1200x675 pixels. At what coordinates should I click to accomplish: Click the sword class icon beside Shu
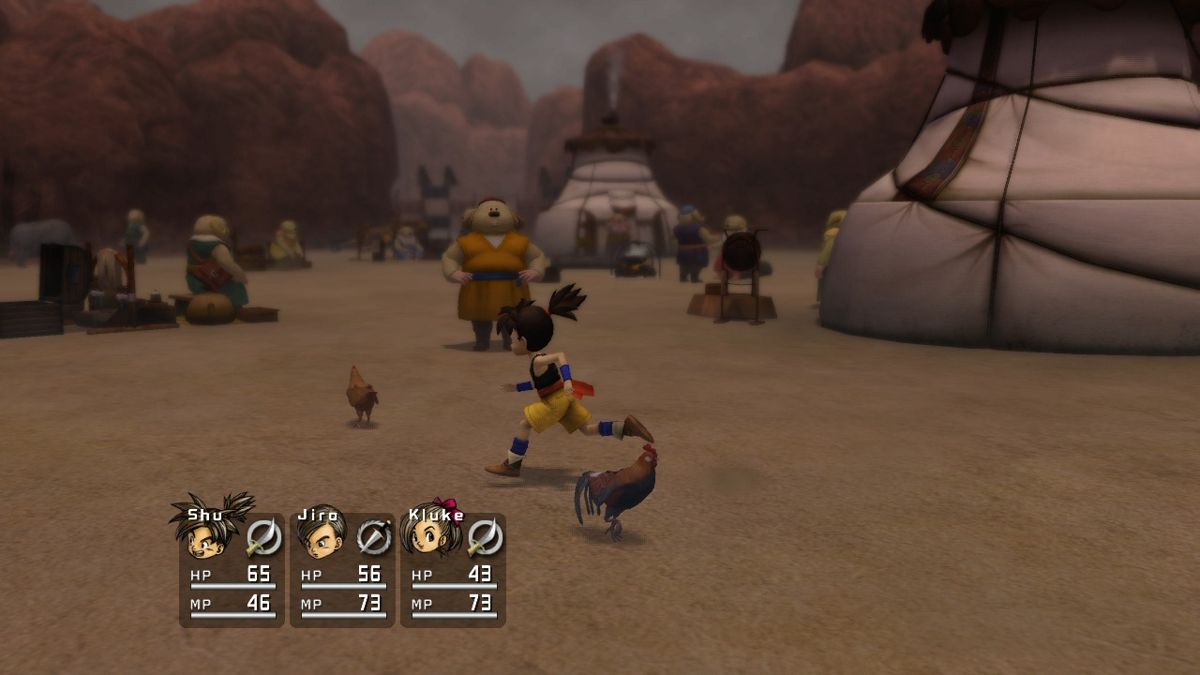click(264, 537)
